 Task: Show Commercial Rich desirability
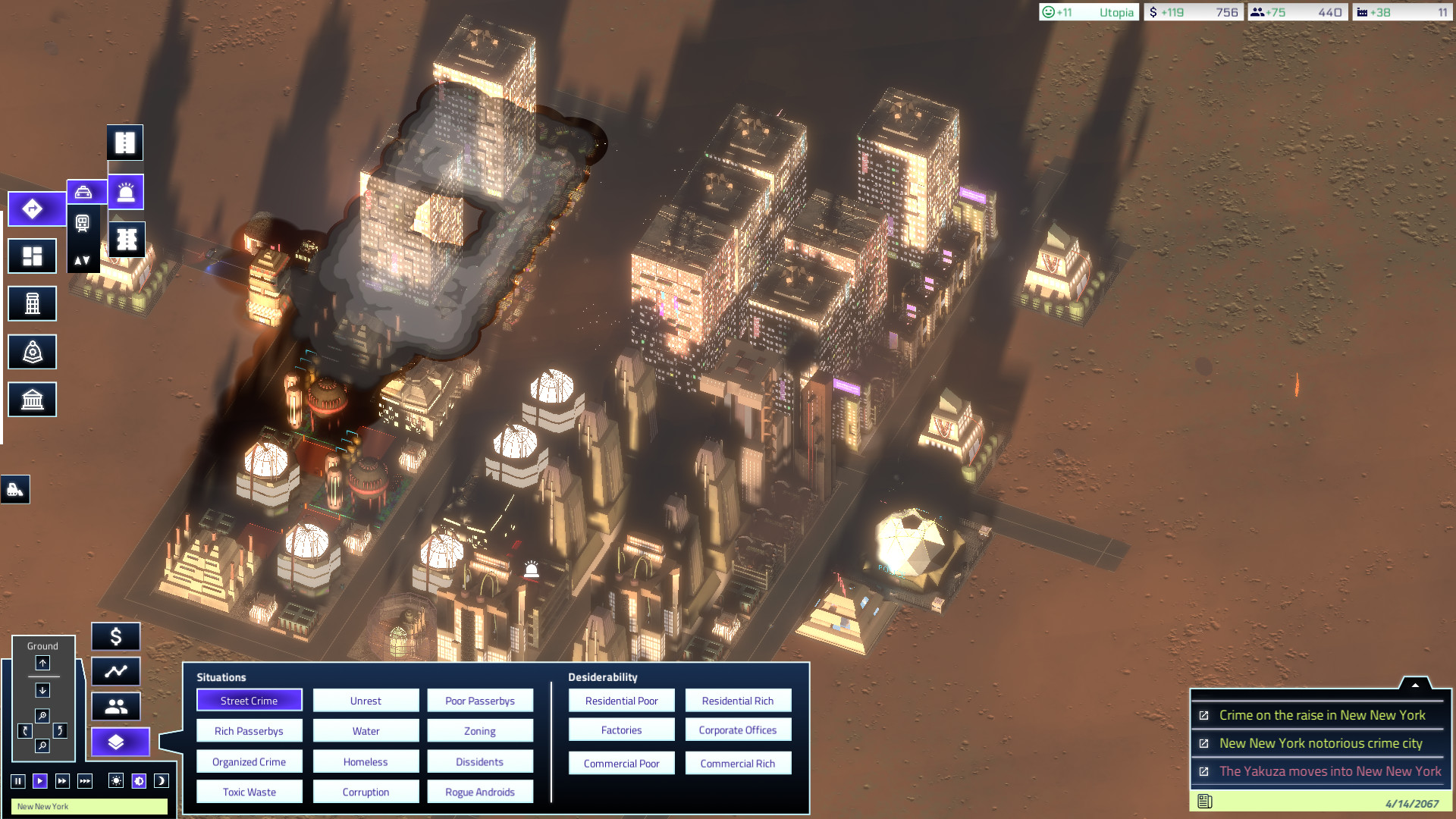pyautogui.click(x=737, y=764)
